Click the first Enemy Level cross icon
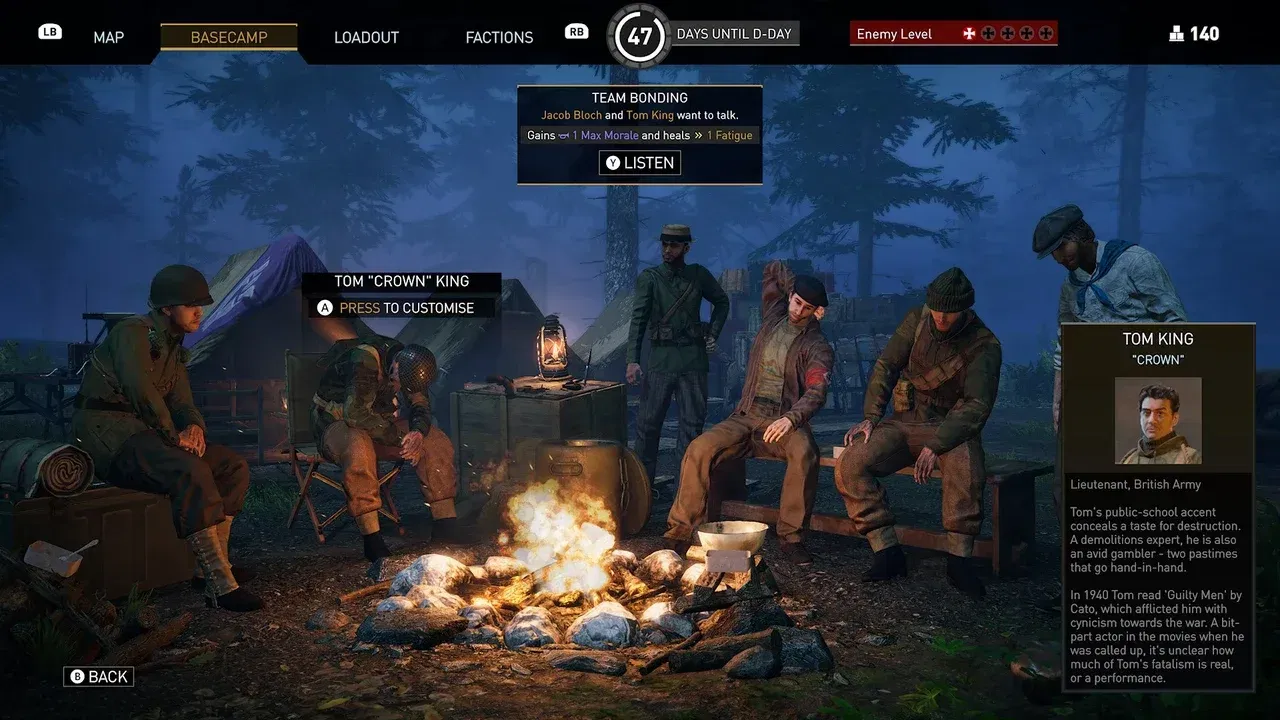 [969, 33]
